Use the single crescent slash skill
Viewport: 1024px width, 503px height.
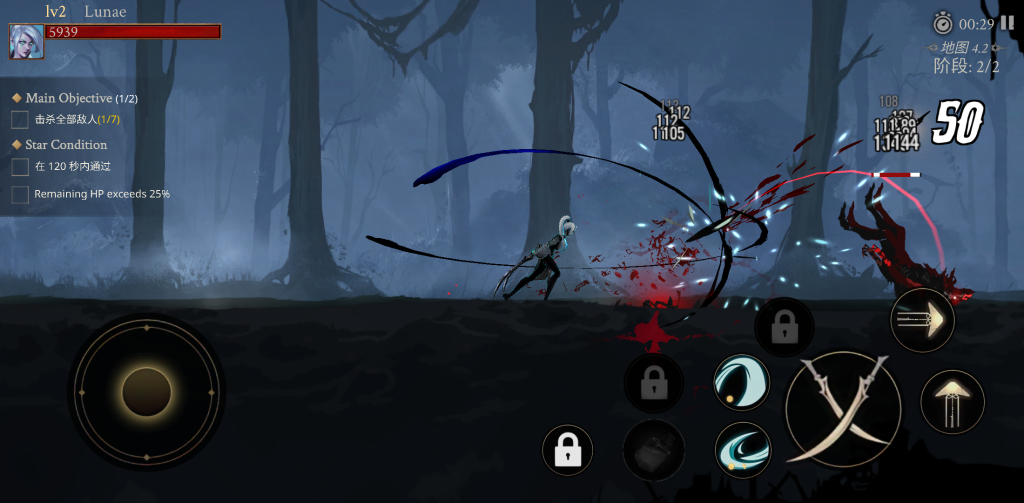pos(741,383)
